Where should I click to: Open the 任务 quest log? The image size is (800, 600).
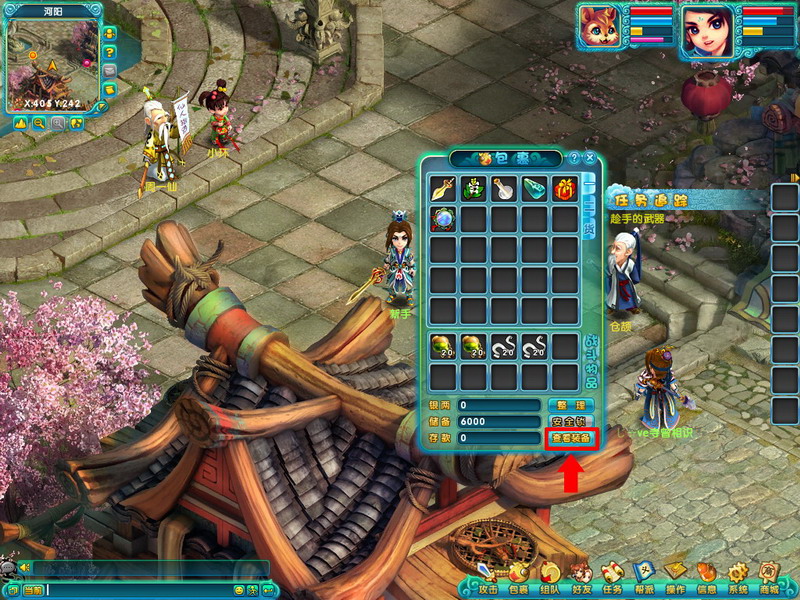click(612, 579)
